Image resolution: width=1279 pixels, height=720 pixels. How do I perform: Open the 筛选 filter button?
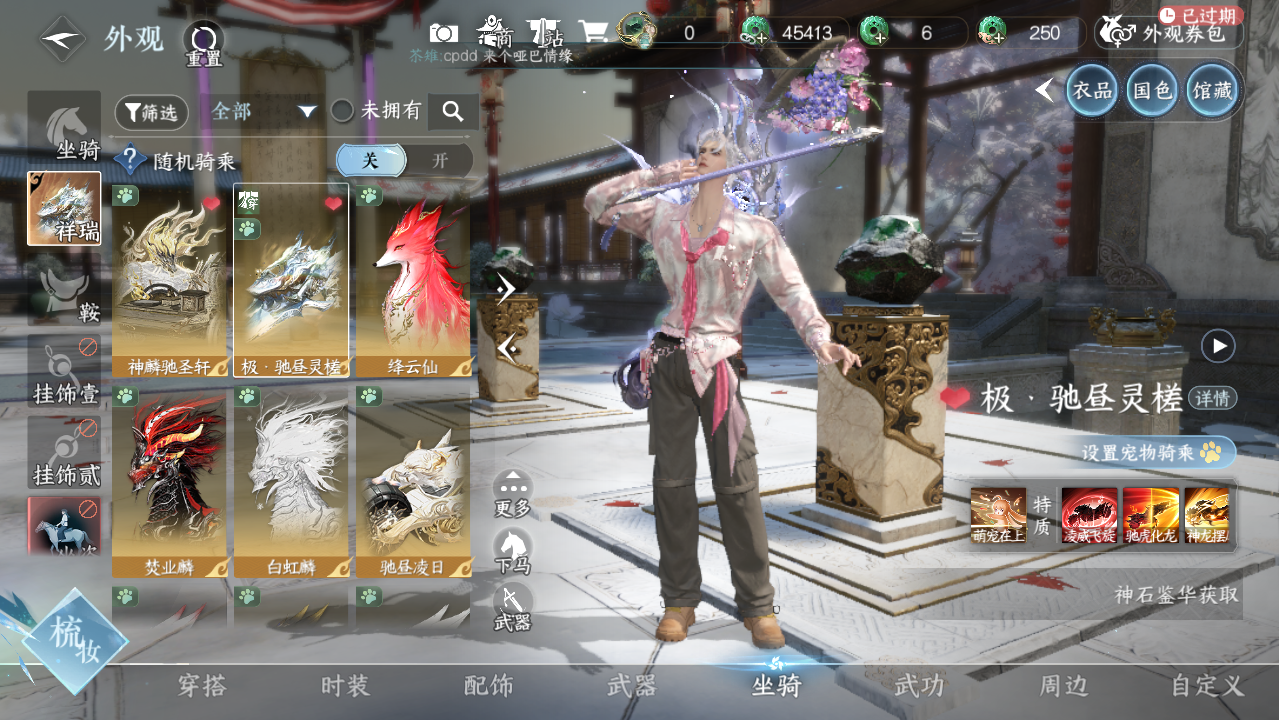click(152, 113)
